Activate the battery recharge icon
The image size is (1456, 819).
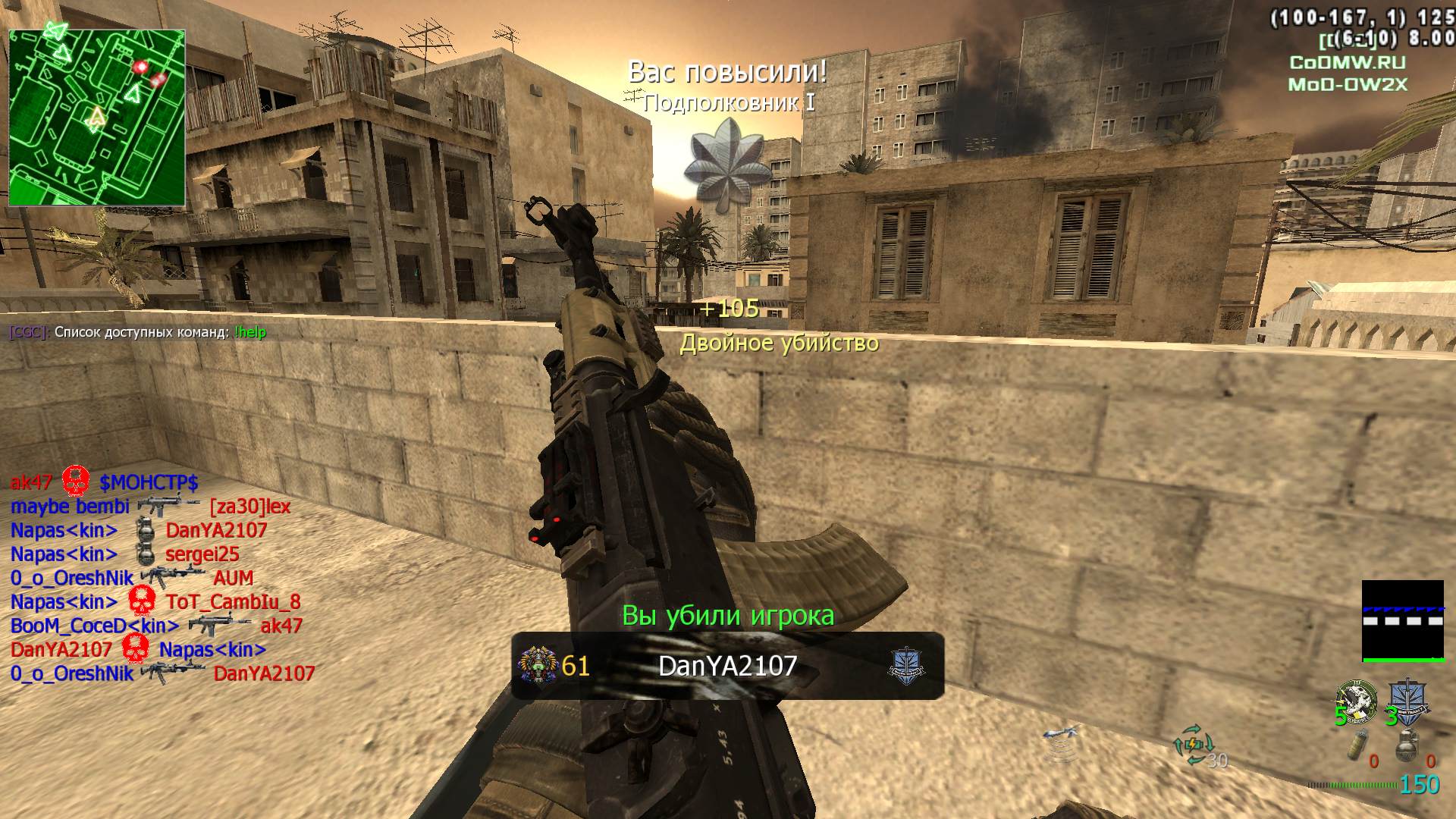coord(1193,744)
